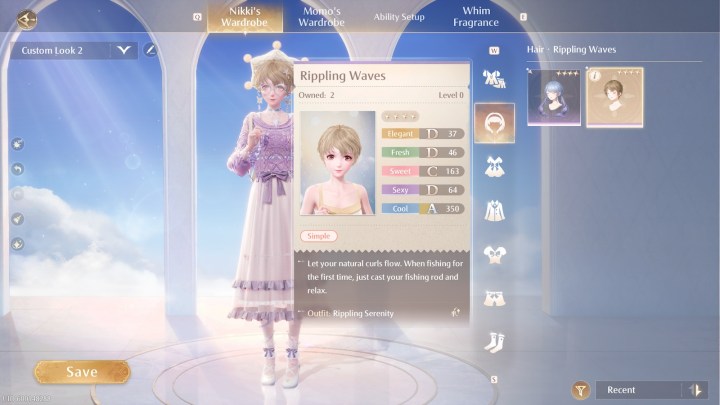Switch to Momo's Wardrobe tab
The image size is (720, 405).
(x=321, y=16)
